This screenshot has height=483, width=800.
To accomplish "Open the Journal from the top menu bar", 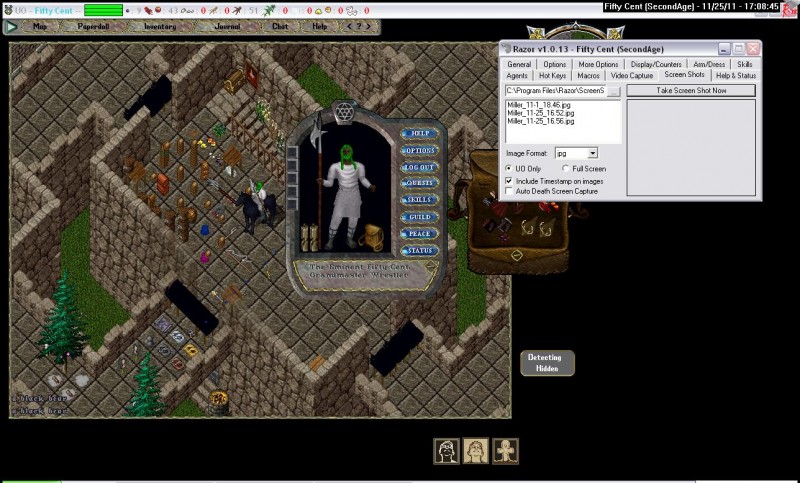I will point(226,26).
